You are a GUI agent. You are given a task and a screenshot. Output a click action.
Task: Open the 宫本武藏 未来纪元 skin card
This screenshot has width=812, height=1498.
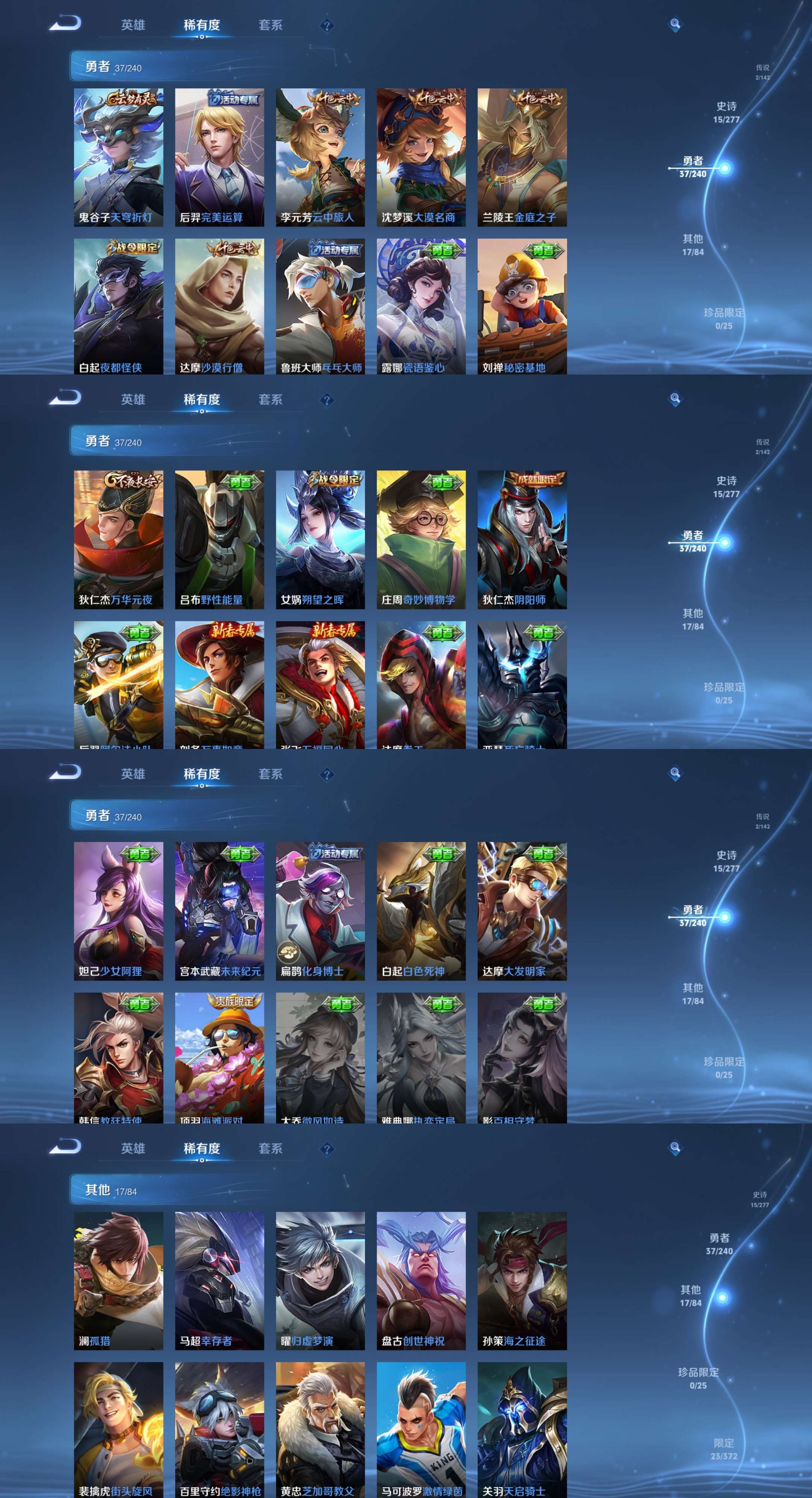coord(219,911)
